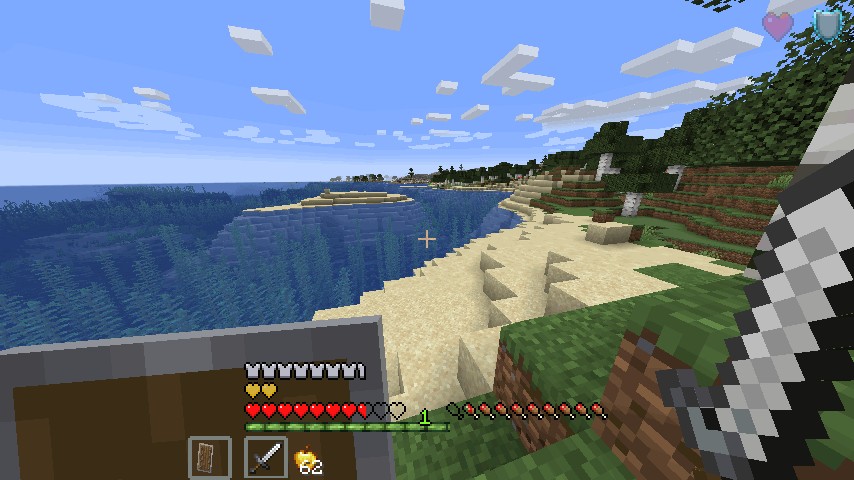This screenshot has height=480, width=854.
Task: Choose the golden apple stack of 62
Action: [308, 460]
